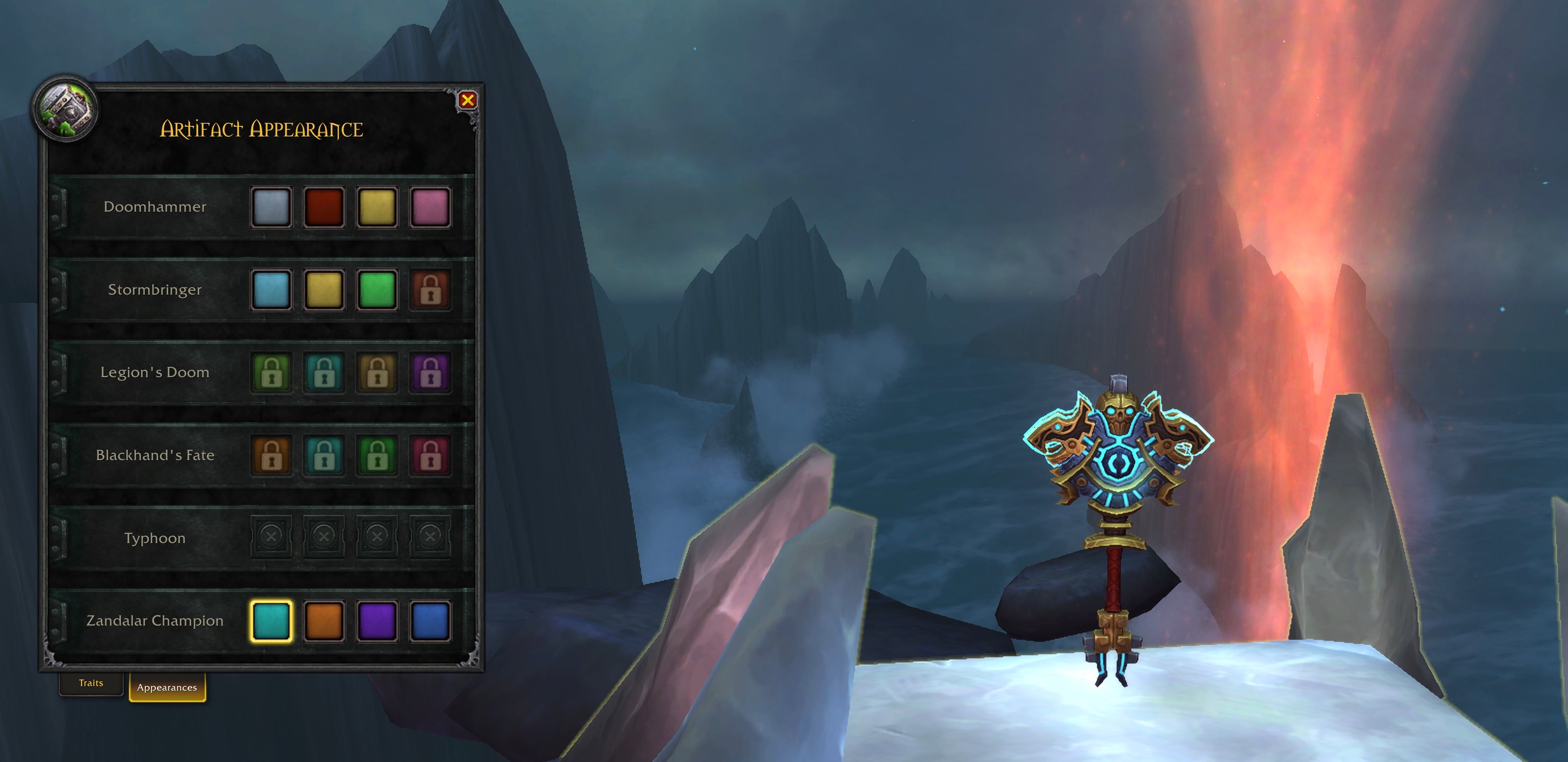Select the yellow Doomhammer tint
This screenshot has width=1568, height=762.
point(377,207)
